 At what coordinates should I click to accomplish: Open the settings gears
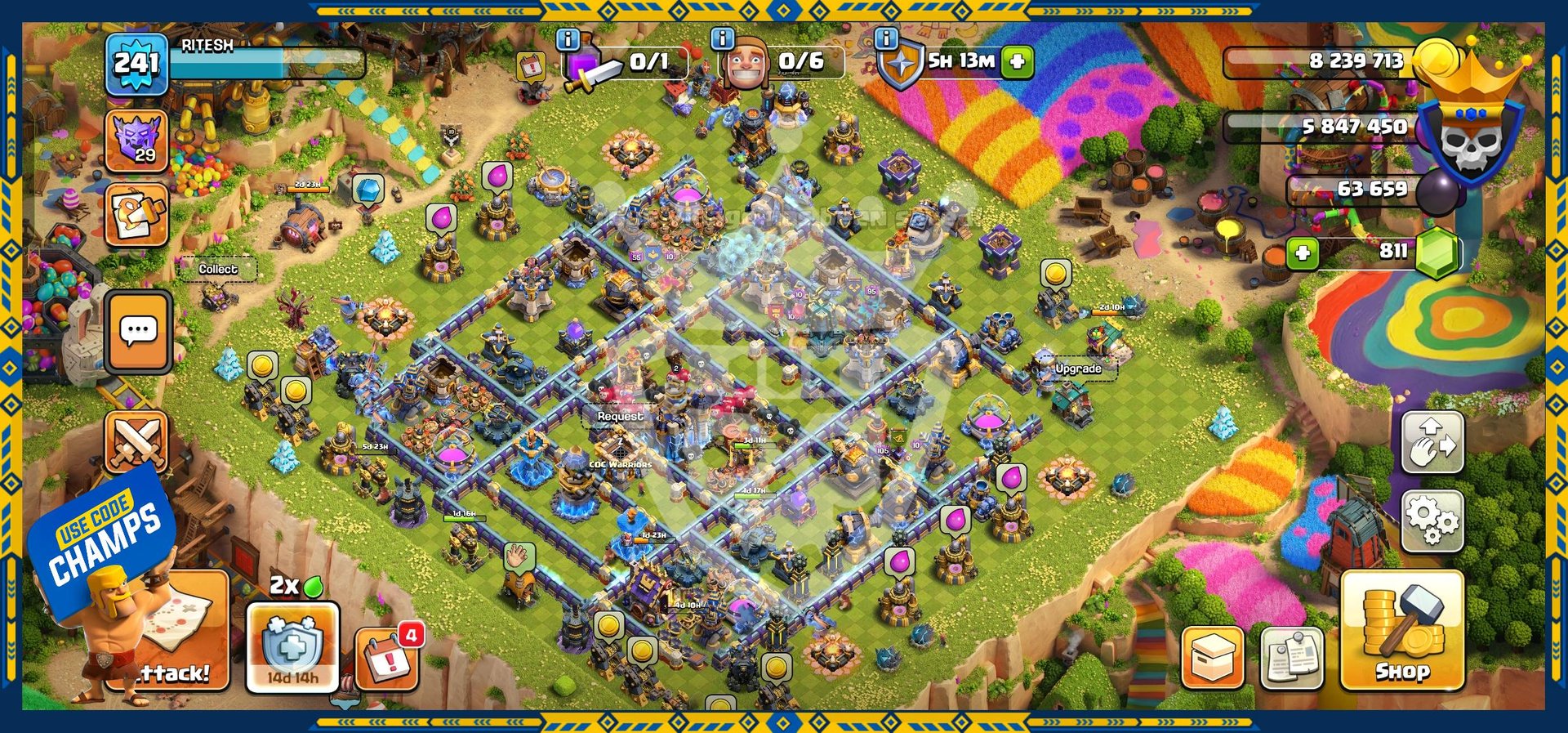coord(1432,521)
